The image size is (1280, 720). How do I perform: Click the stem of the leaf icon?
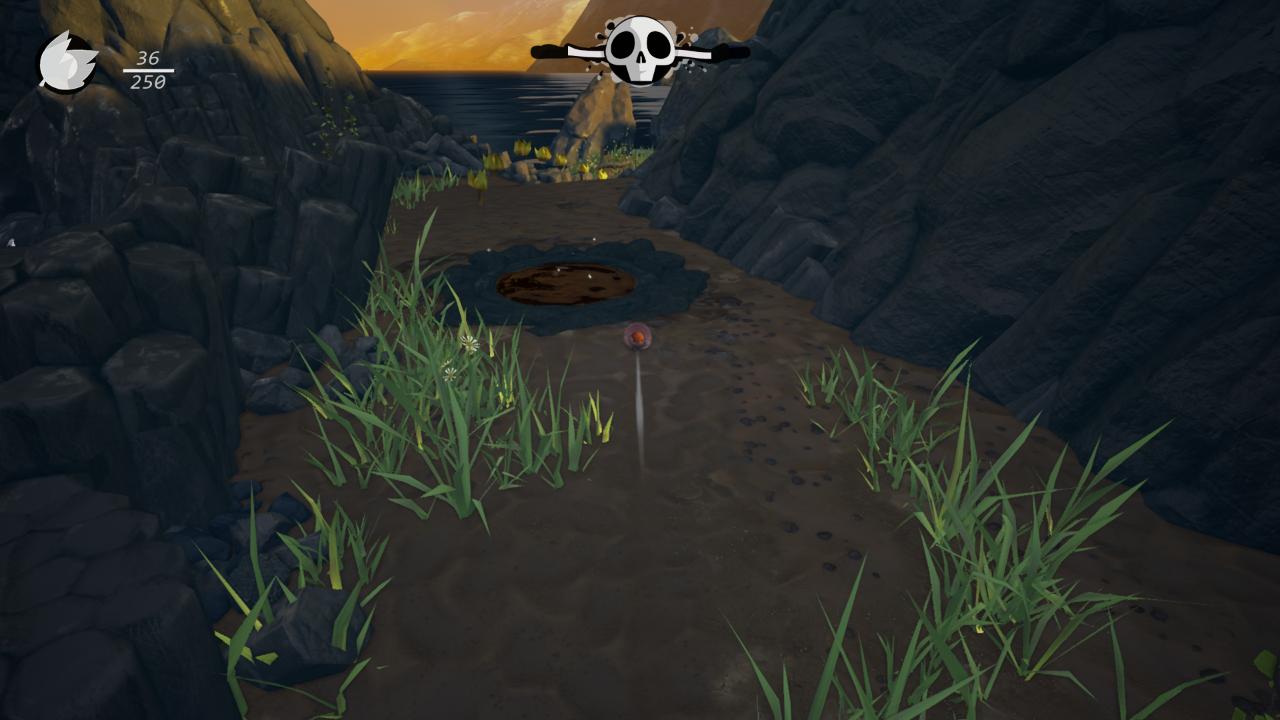[44, 83]
